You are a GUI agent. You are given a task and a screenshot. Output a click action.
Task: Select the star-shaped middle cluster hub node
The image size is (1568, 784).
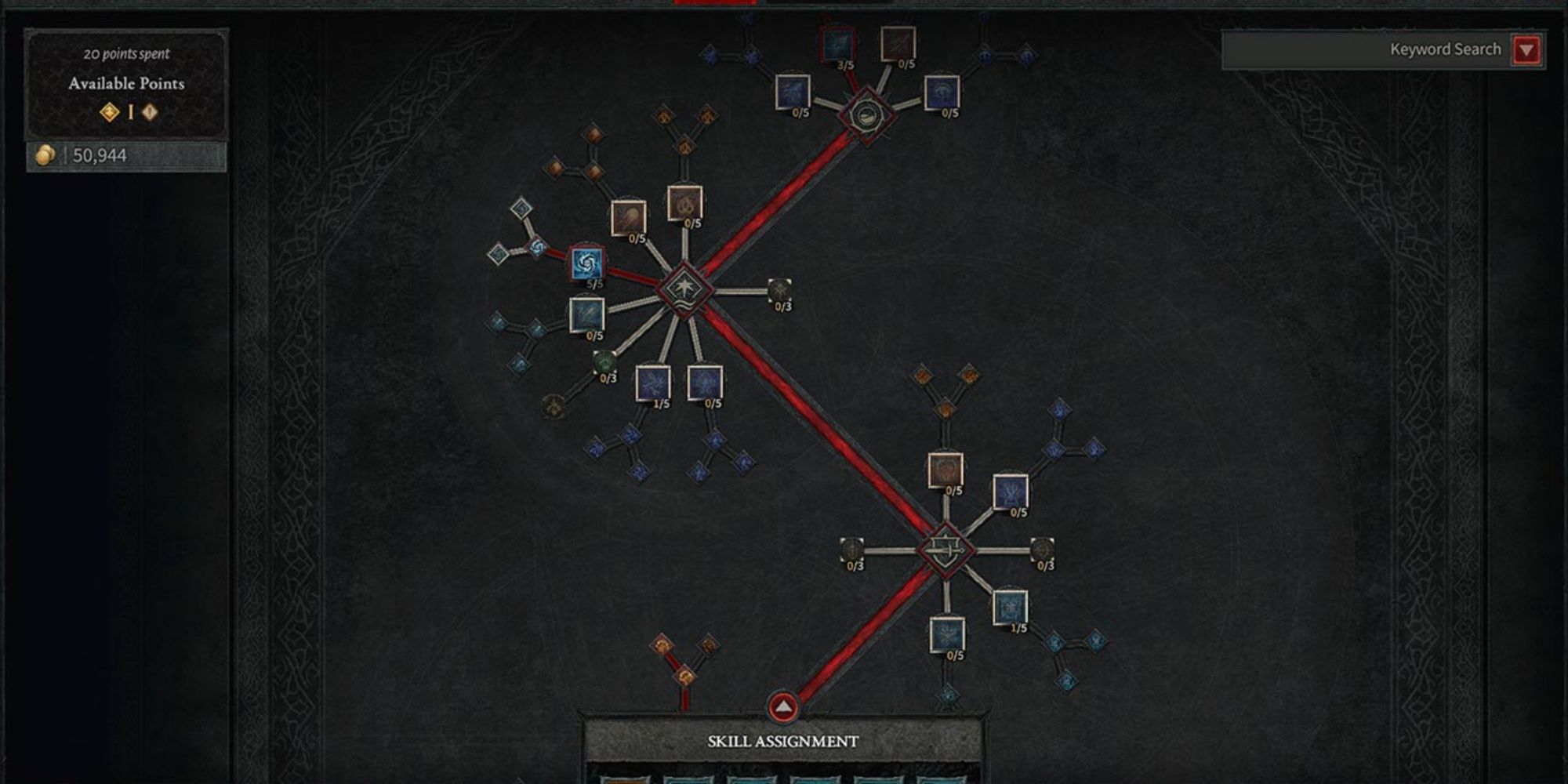684,289
